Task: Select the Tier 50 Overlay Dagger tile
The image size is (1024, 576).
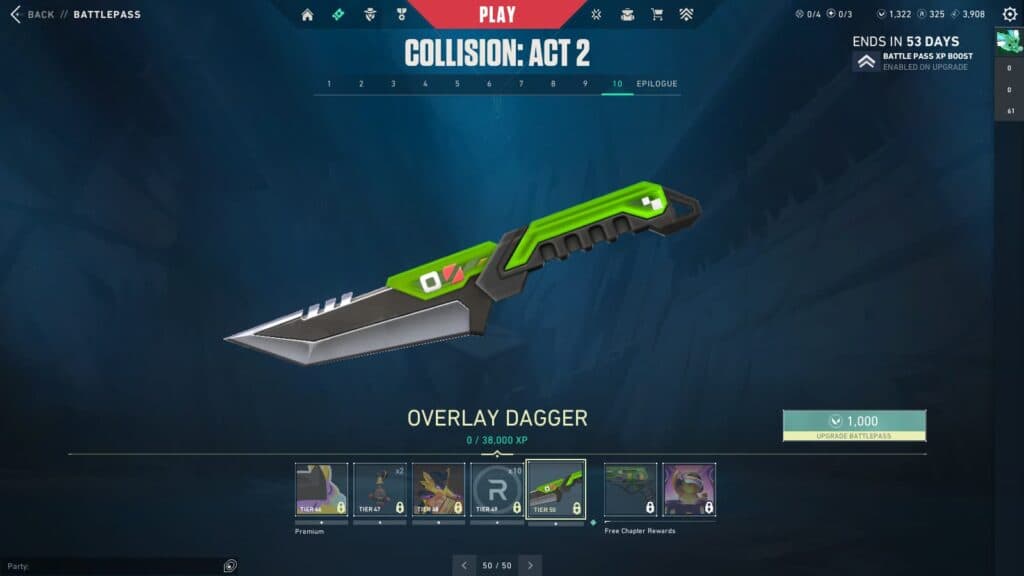Action: (x=555, y=489)
